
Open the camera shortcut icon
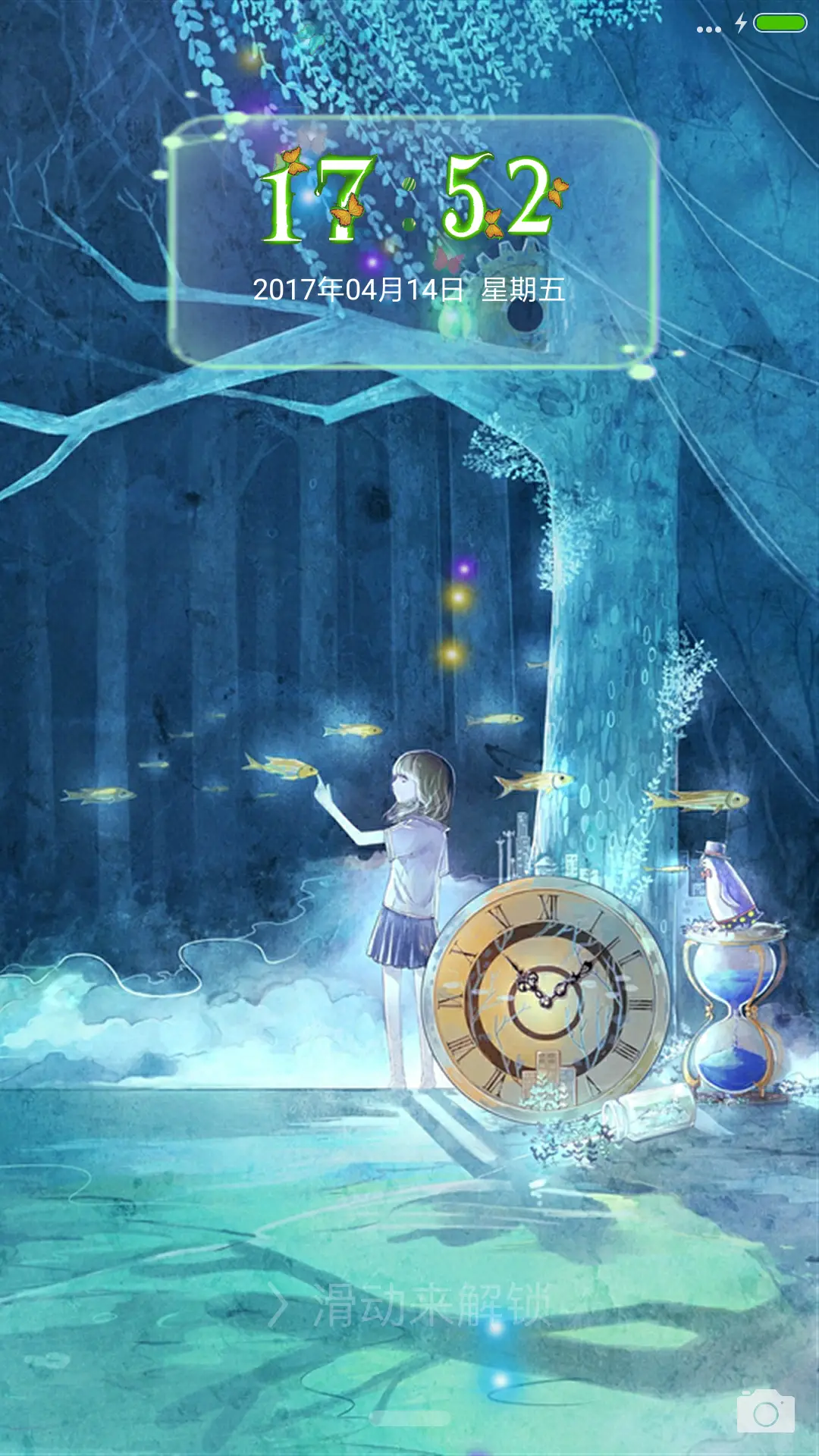point(765,1411)
